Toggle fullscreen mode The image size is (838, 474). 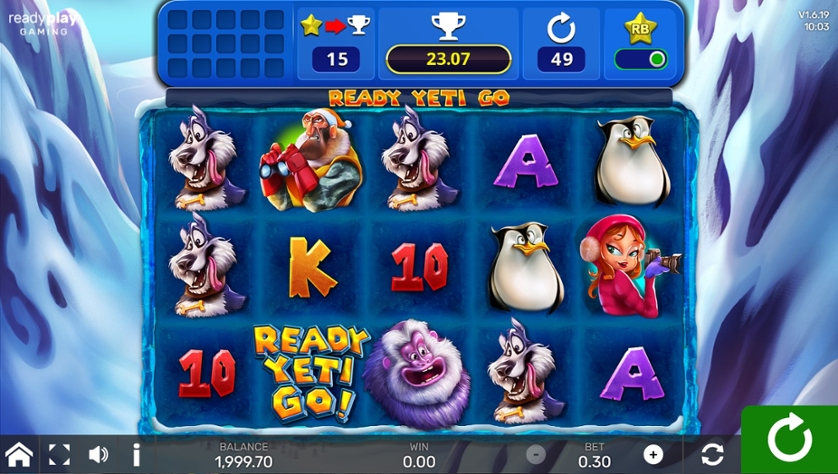(59, 455)
